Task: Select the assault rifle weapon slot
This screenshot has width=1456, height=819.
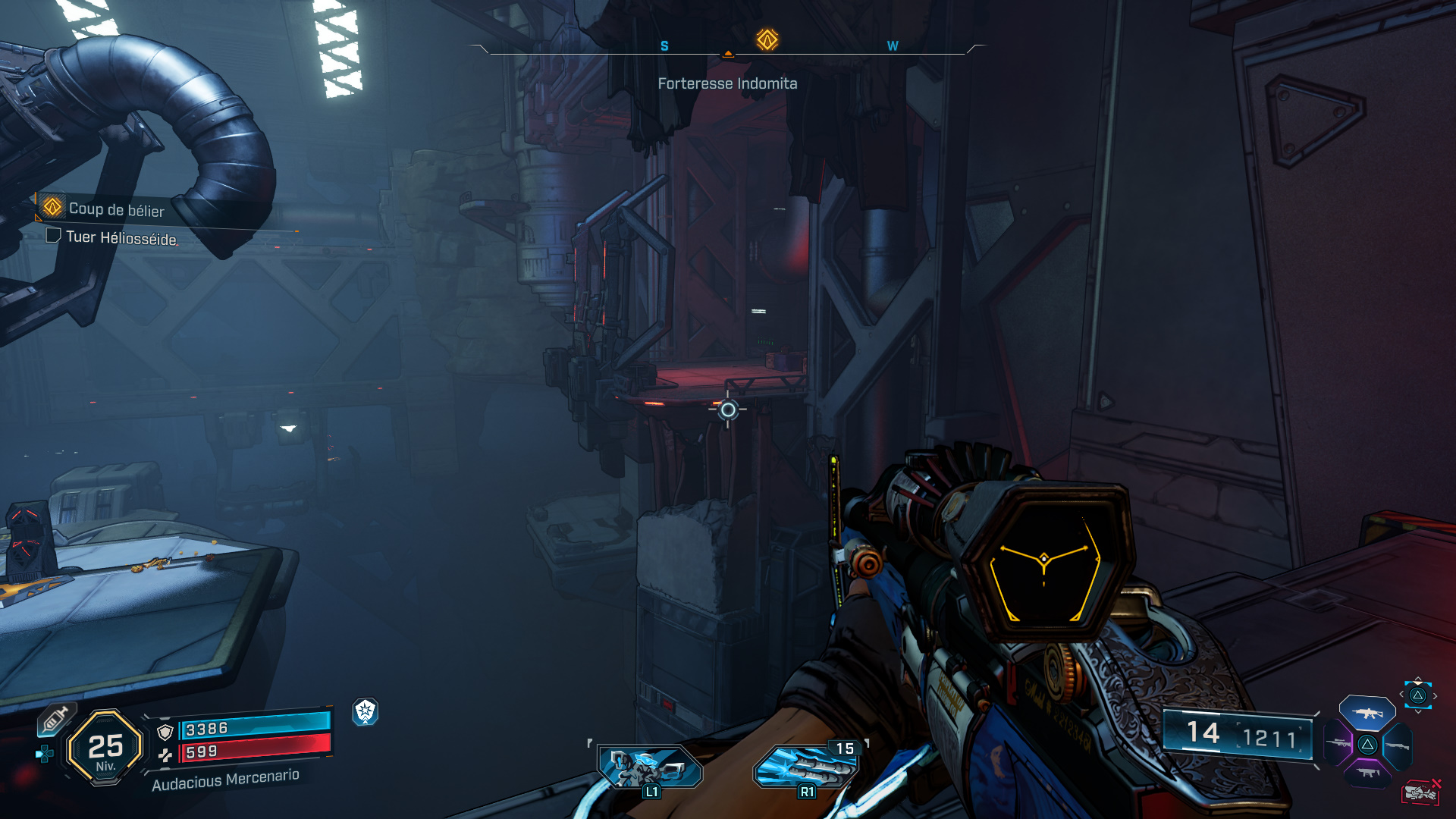Action: pyautogui.click(x=1367, y=713)
